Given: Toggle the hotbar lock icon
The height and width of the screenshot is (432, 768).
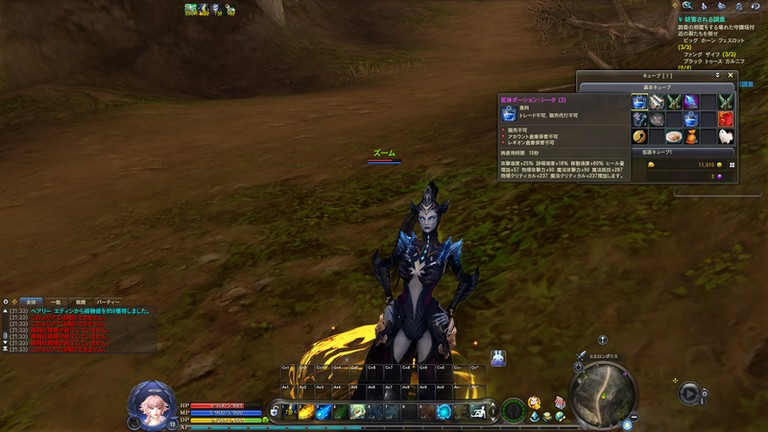Looking at the screenshot, I should pos(274,409).
